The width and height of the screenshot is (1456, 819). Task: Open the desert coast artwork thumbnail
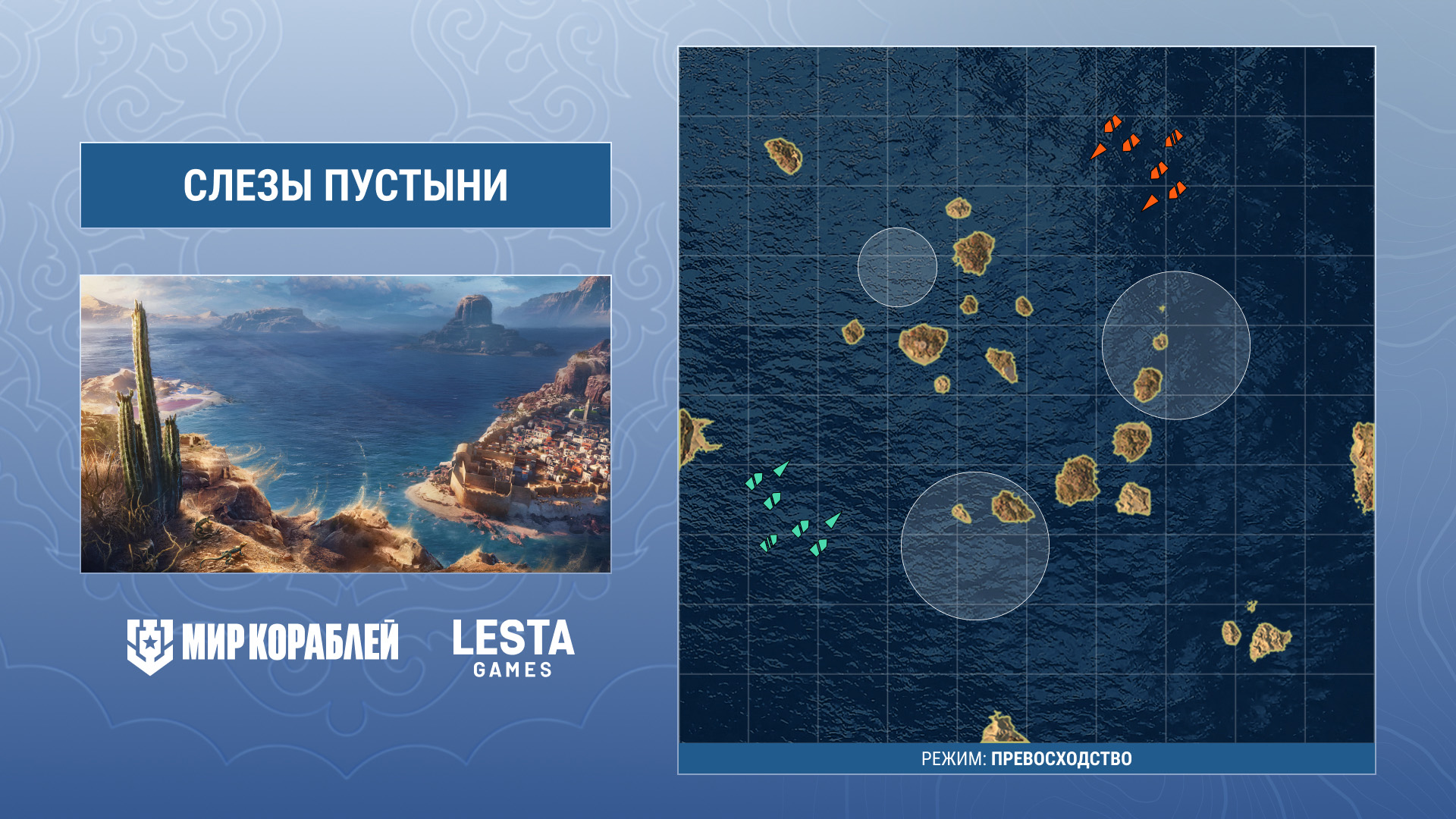point(346,423)
